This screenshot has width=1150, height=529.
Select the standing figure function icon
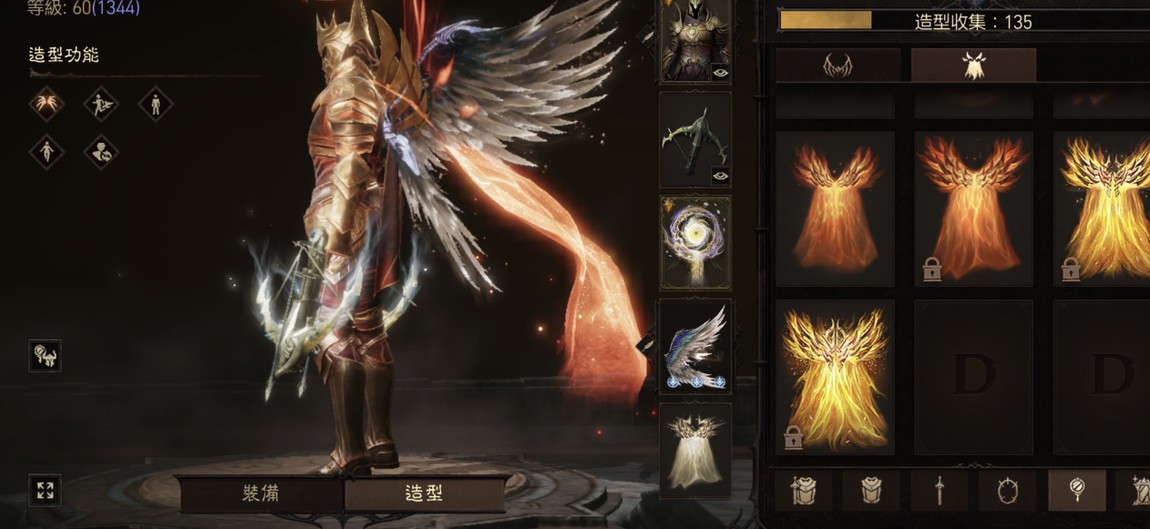click(x=155, y=103)
